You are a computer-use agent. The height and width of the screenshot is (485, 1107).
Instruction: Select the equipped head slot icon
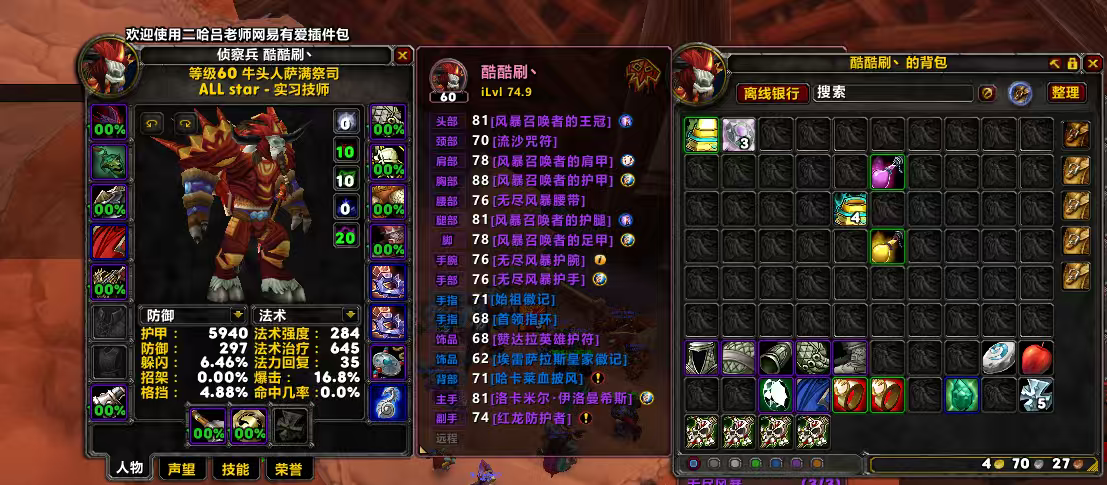pos(110,123)
